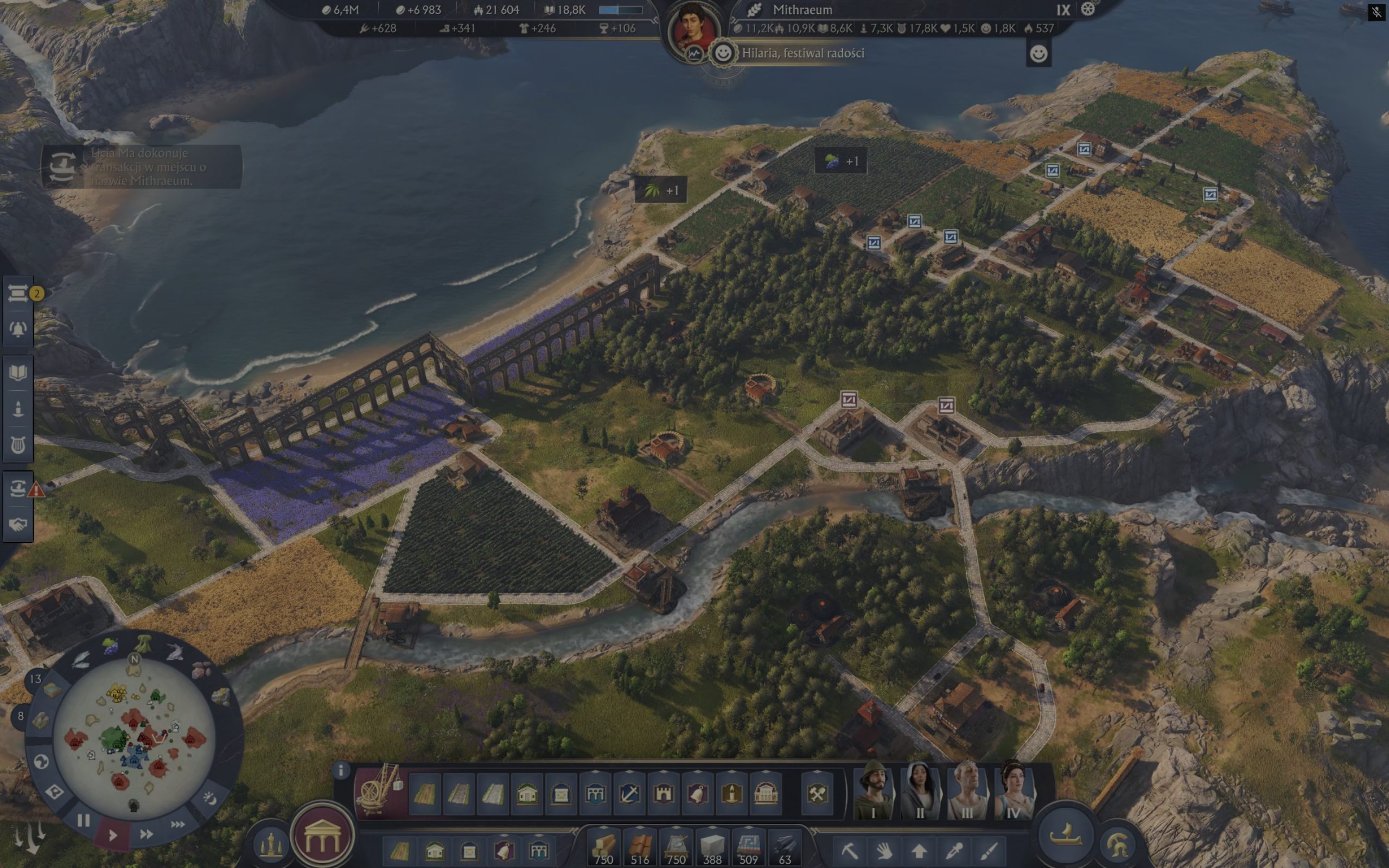Open the settings gear in the top bar
Image resolution: width=1389 pixels, height=868 pixels.
point(1088,9)
